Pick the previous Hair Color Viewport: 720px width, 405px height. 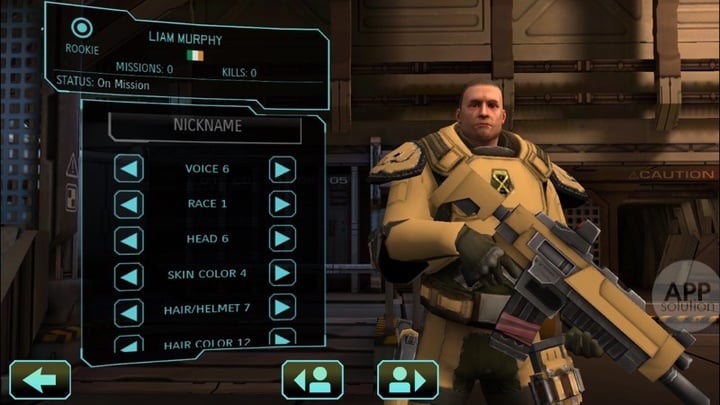click(129, 342)
